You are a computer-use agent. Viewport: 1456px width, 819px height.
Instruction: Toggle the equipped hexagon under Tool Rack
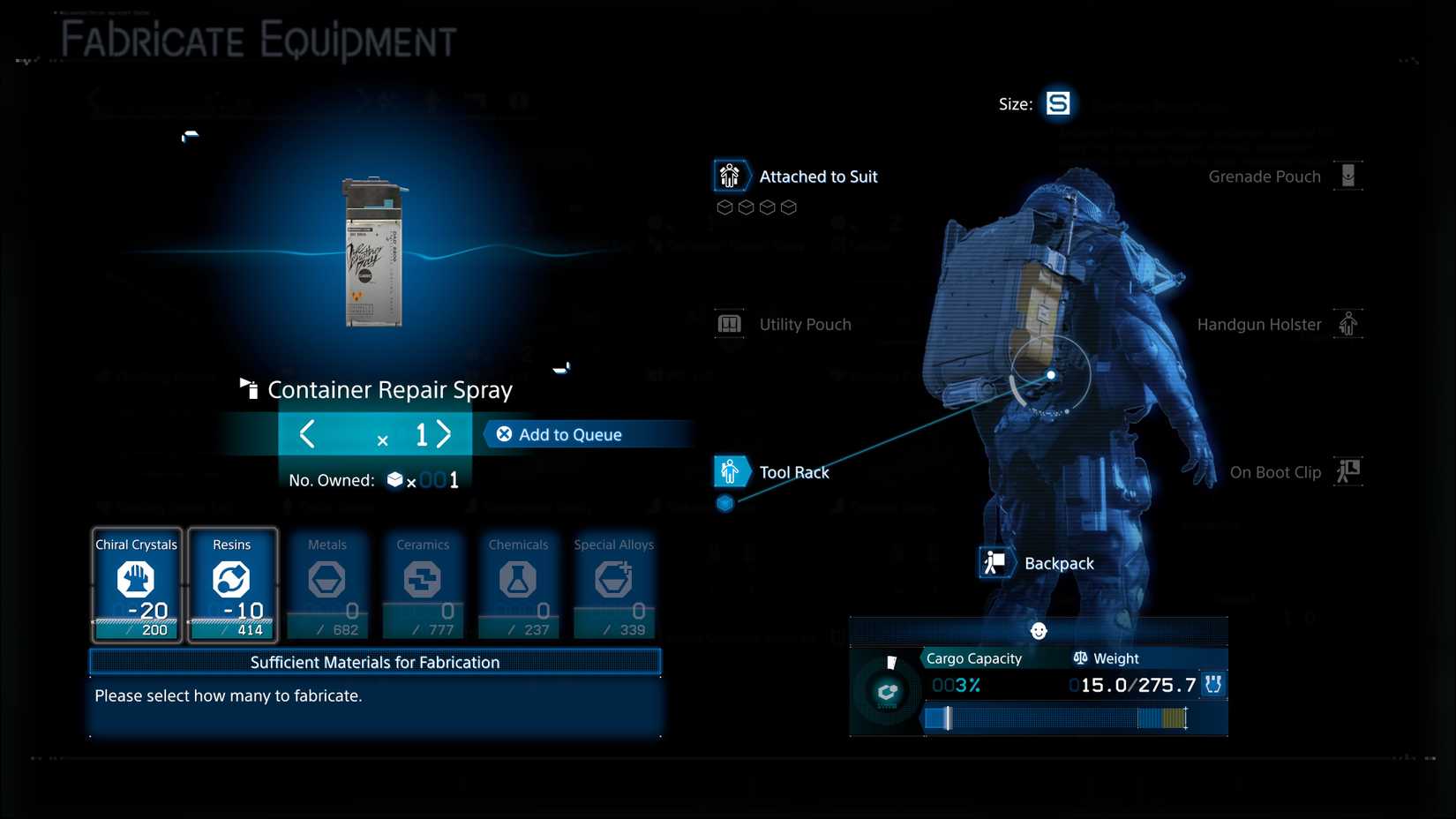coord(724,504)
